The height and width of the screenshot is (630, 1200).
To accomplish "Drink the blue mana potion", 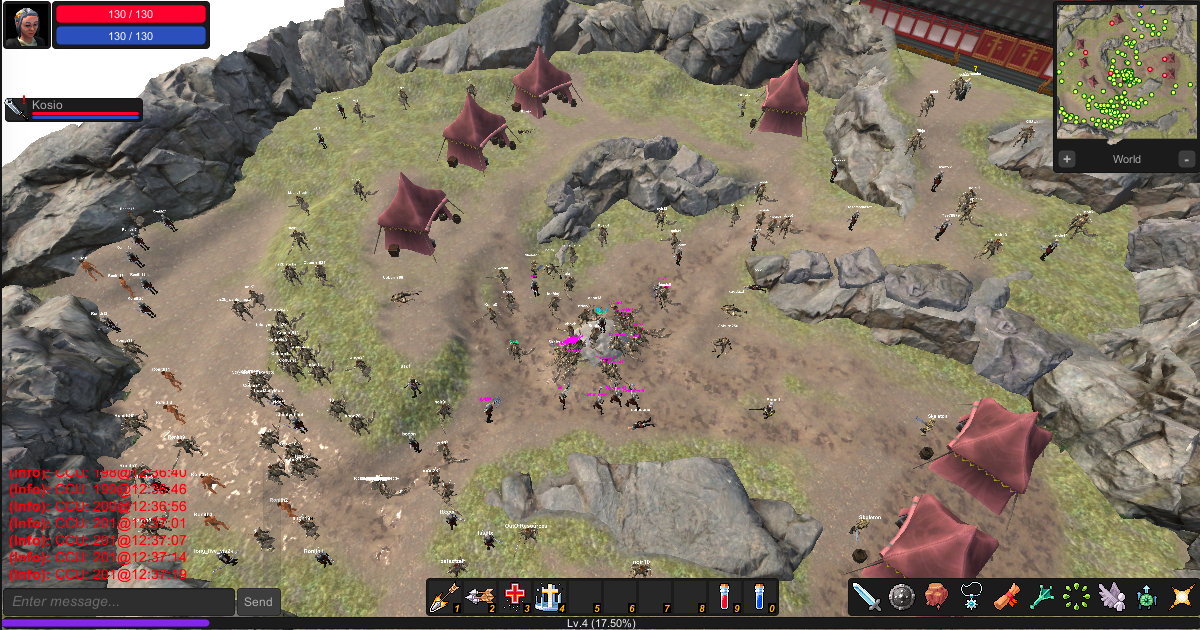I will click(x=760, y=597).
